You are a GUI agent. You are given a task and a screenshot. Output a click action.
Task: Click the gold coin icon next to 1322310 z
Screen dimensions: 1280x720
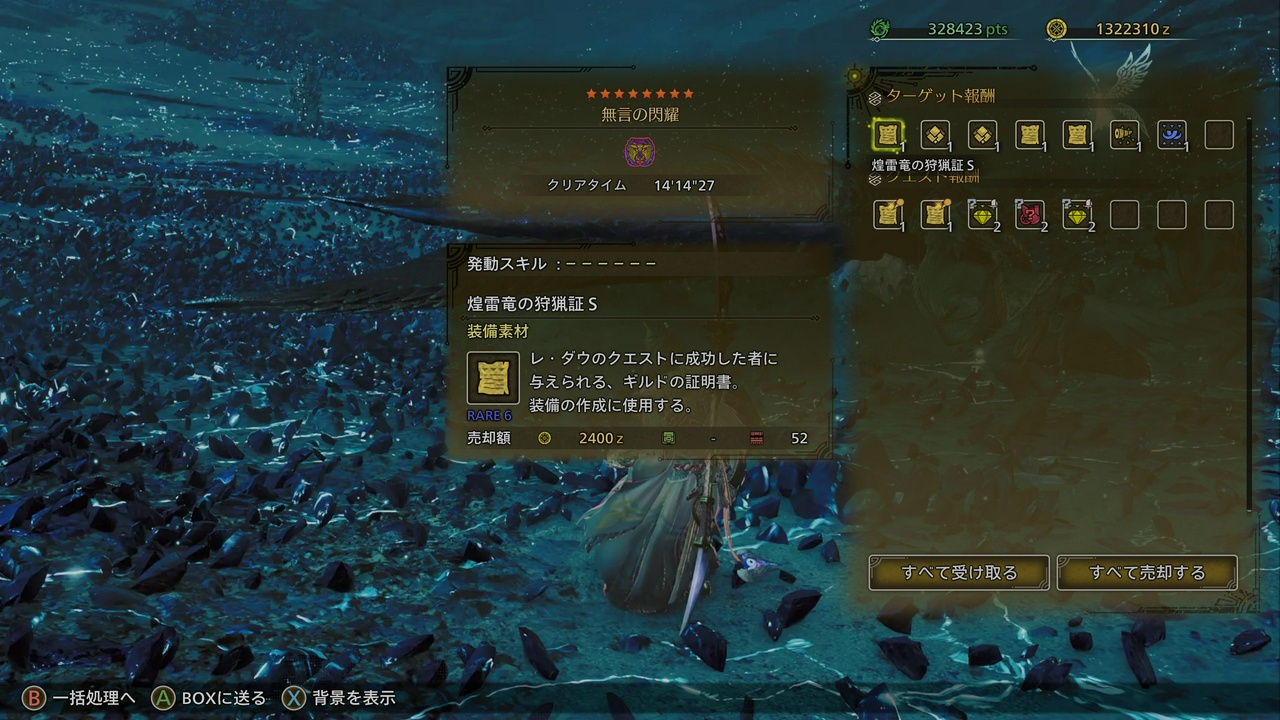click(1053, 28)
